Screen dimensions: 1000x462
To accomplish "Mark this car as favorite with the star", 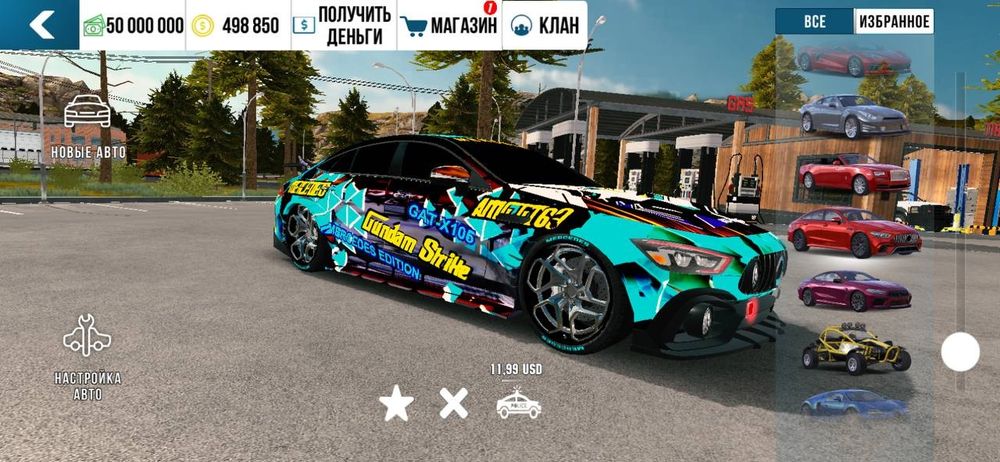I will point(396,403).
